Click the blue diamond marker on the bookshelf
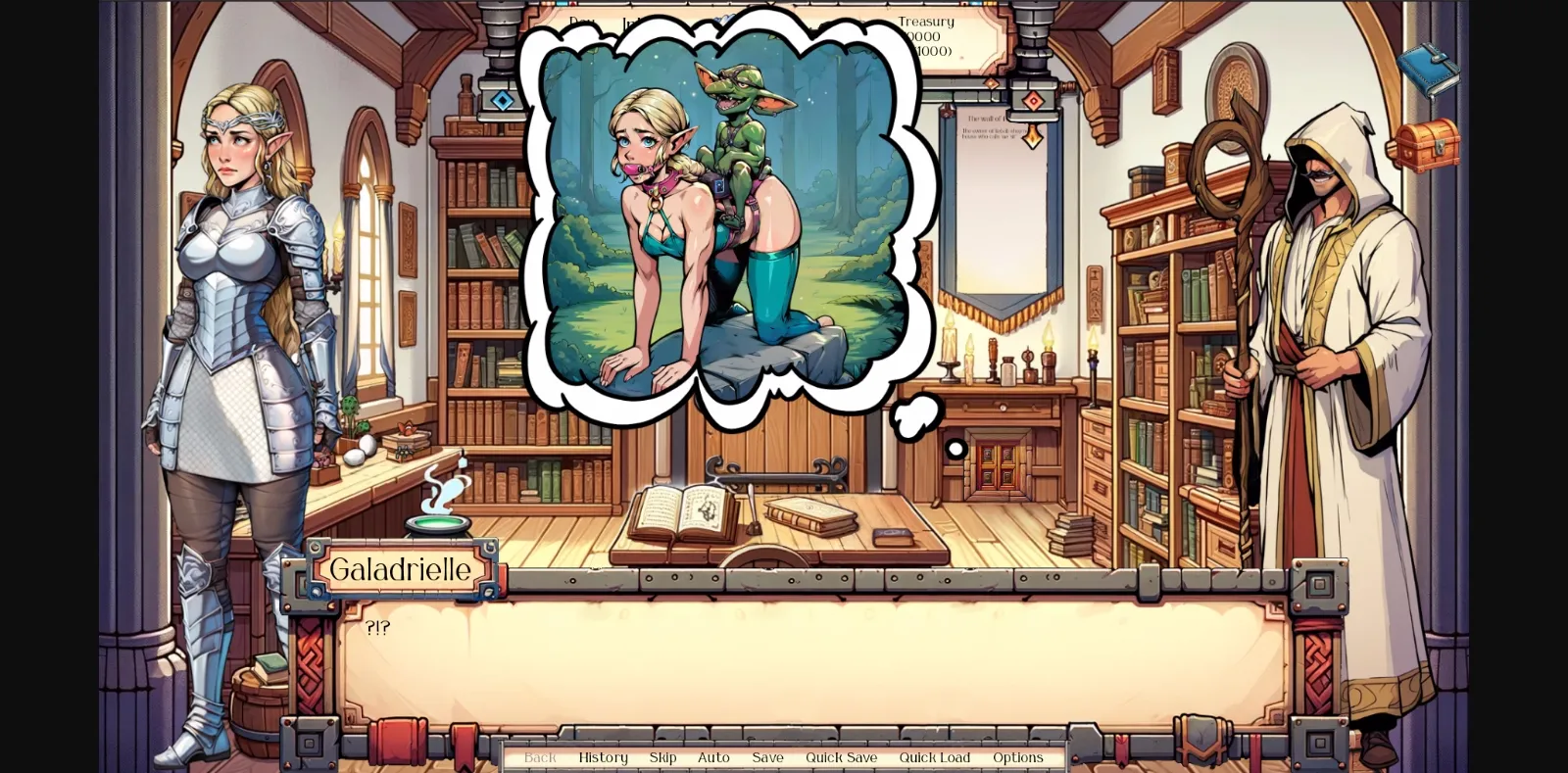 pos(504,97)
